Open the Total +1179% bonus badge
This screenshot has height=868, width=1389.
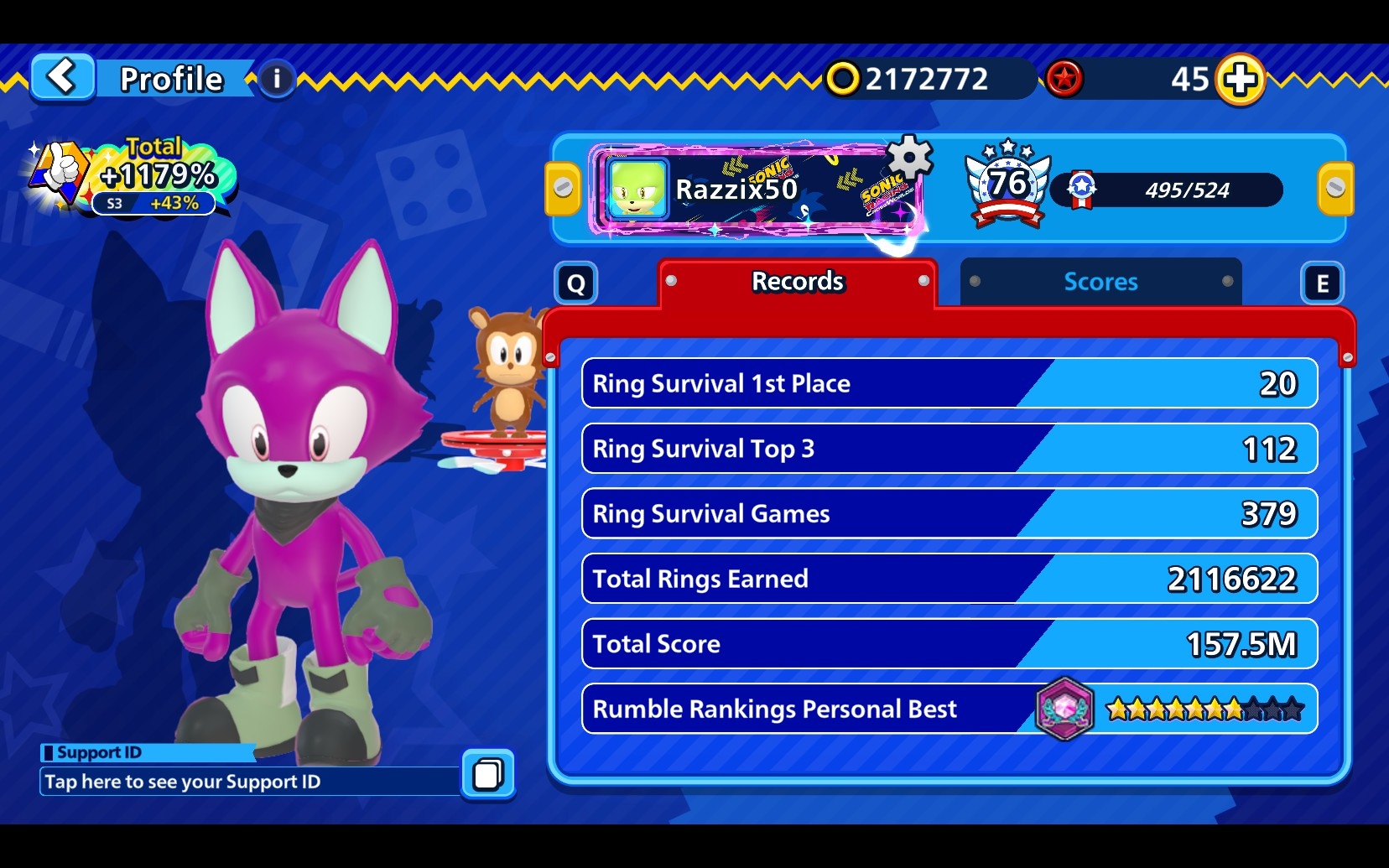point(134,178)
